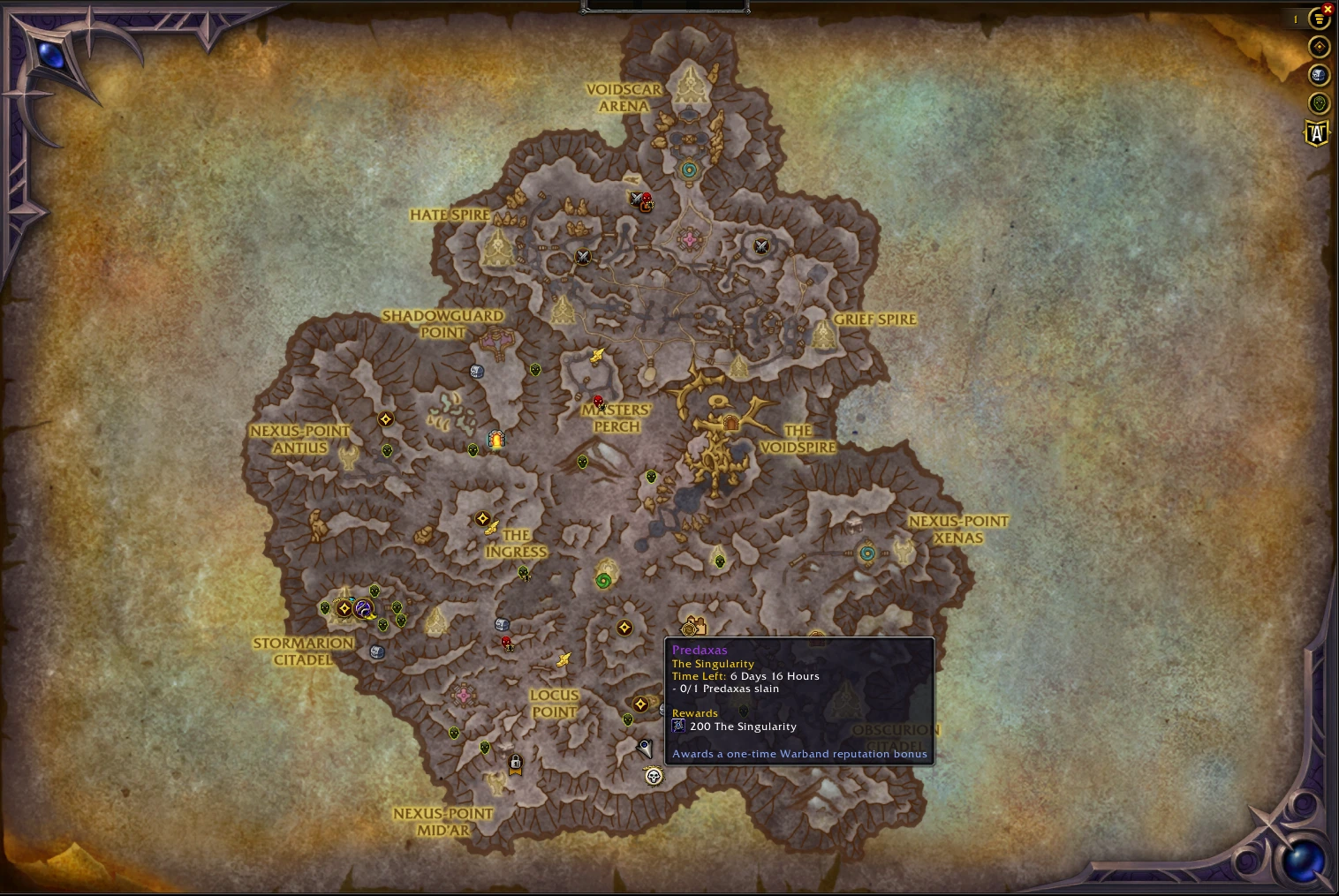Toggle the treasure chest map button
1339x896 pixels.
tap(1319, 75)
